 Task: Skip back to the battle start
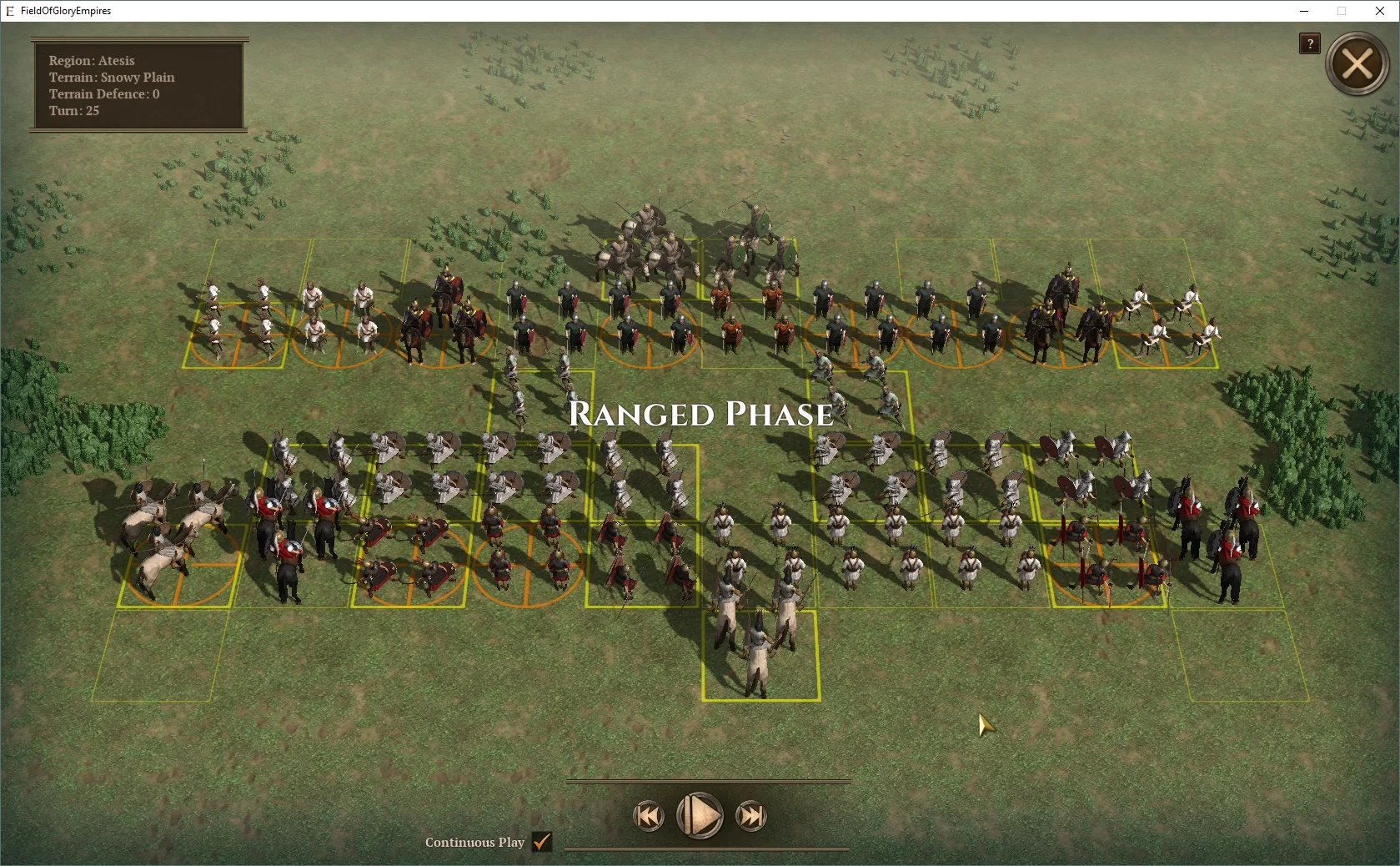click(x=650, y=817)
